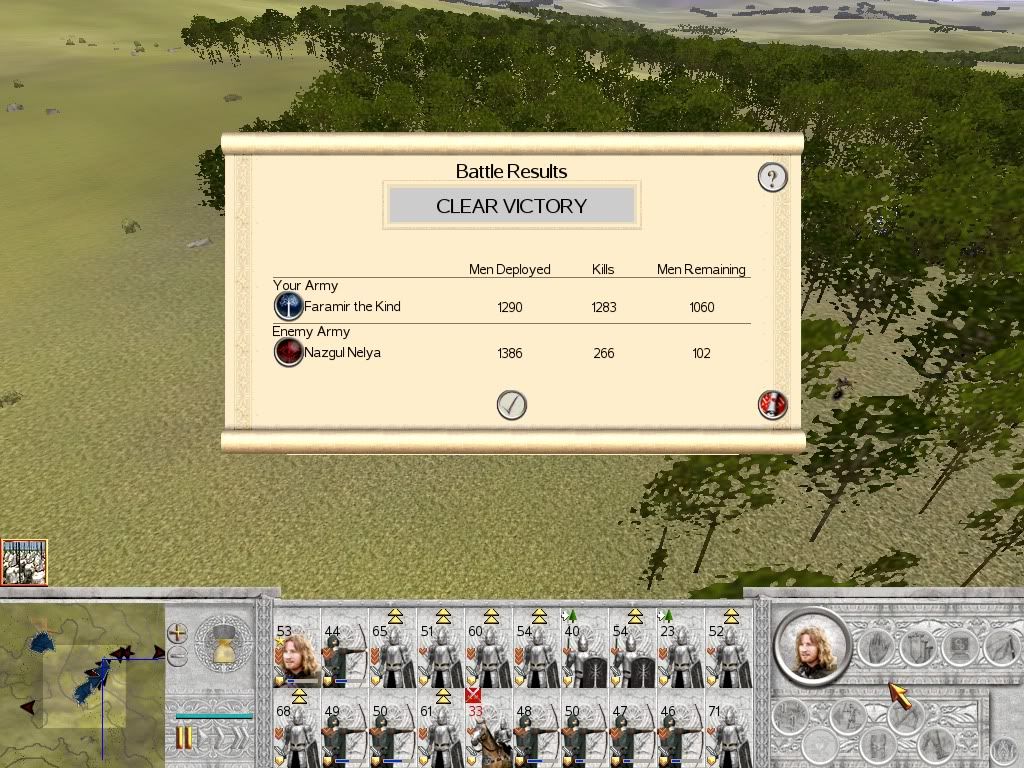Click the hourglass battle timer icon

click(224, 644)
